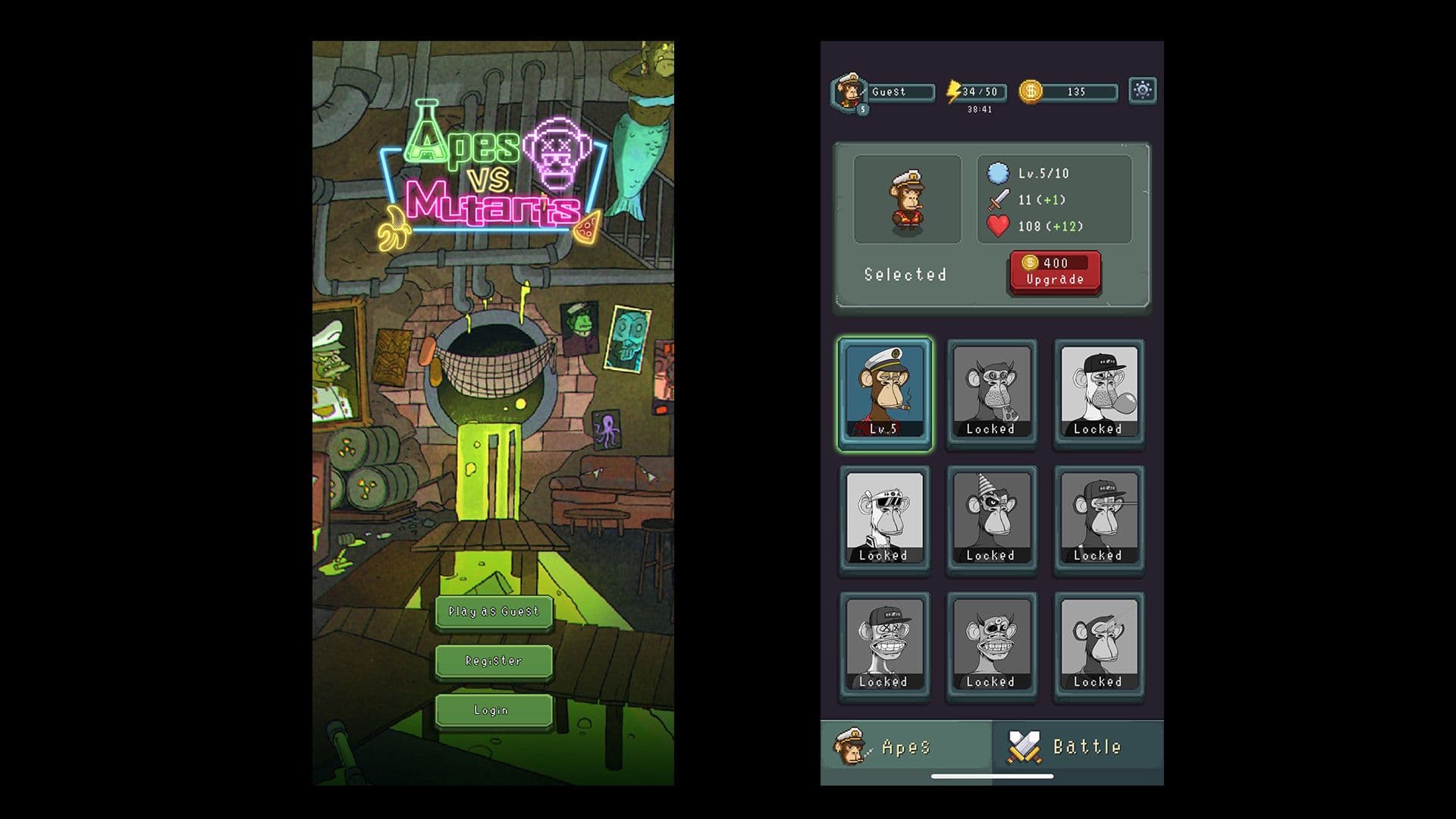1456x819 pixels.
Task: Open the Register option
Action: [494, 661]
